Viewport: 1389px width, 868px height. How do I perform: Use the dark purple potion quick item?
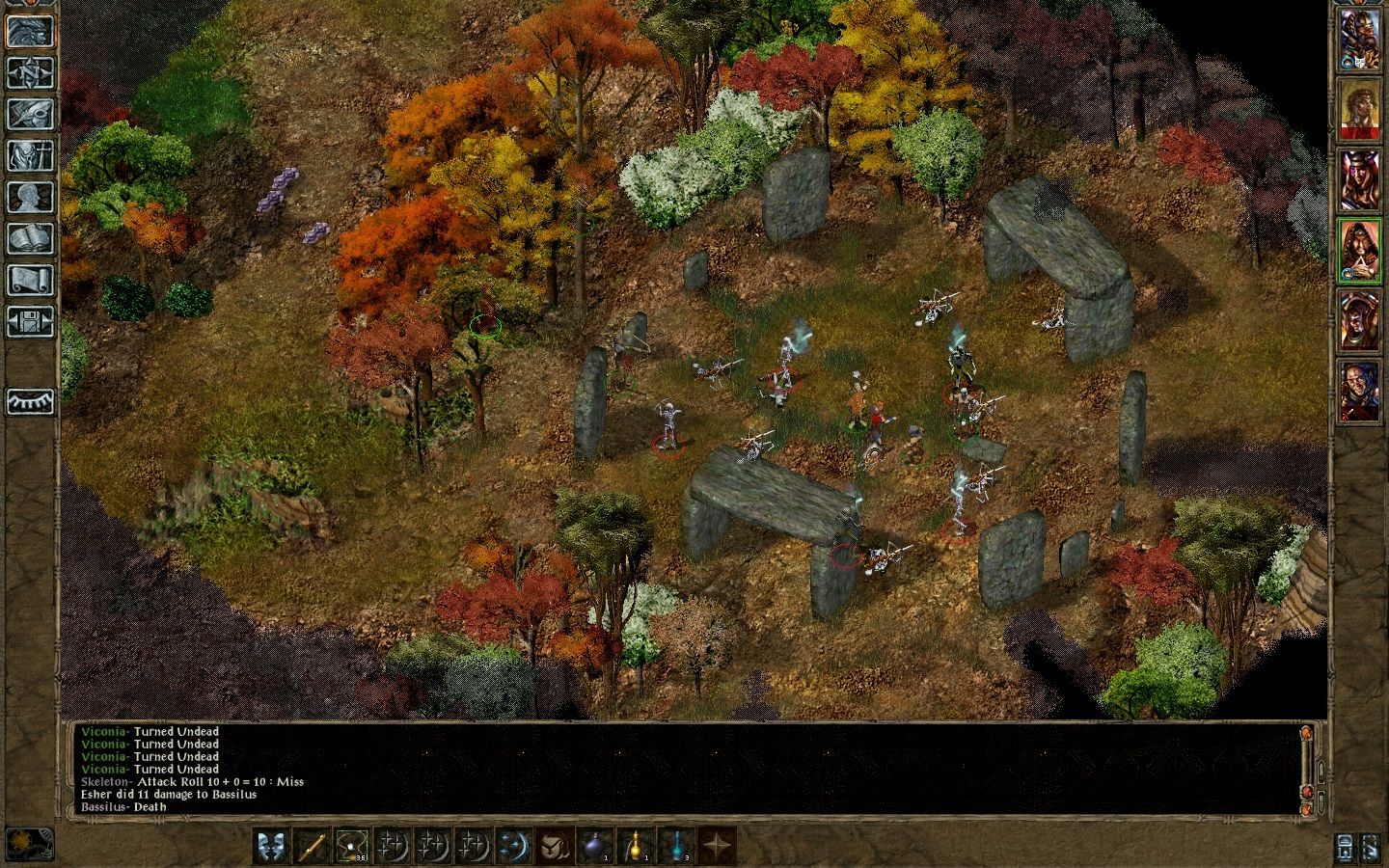(x=596, y=846)
